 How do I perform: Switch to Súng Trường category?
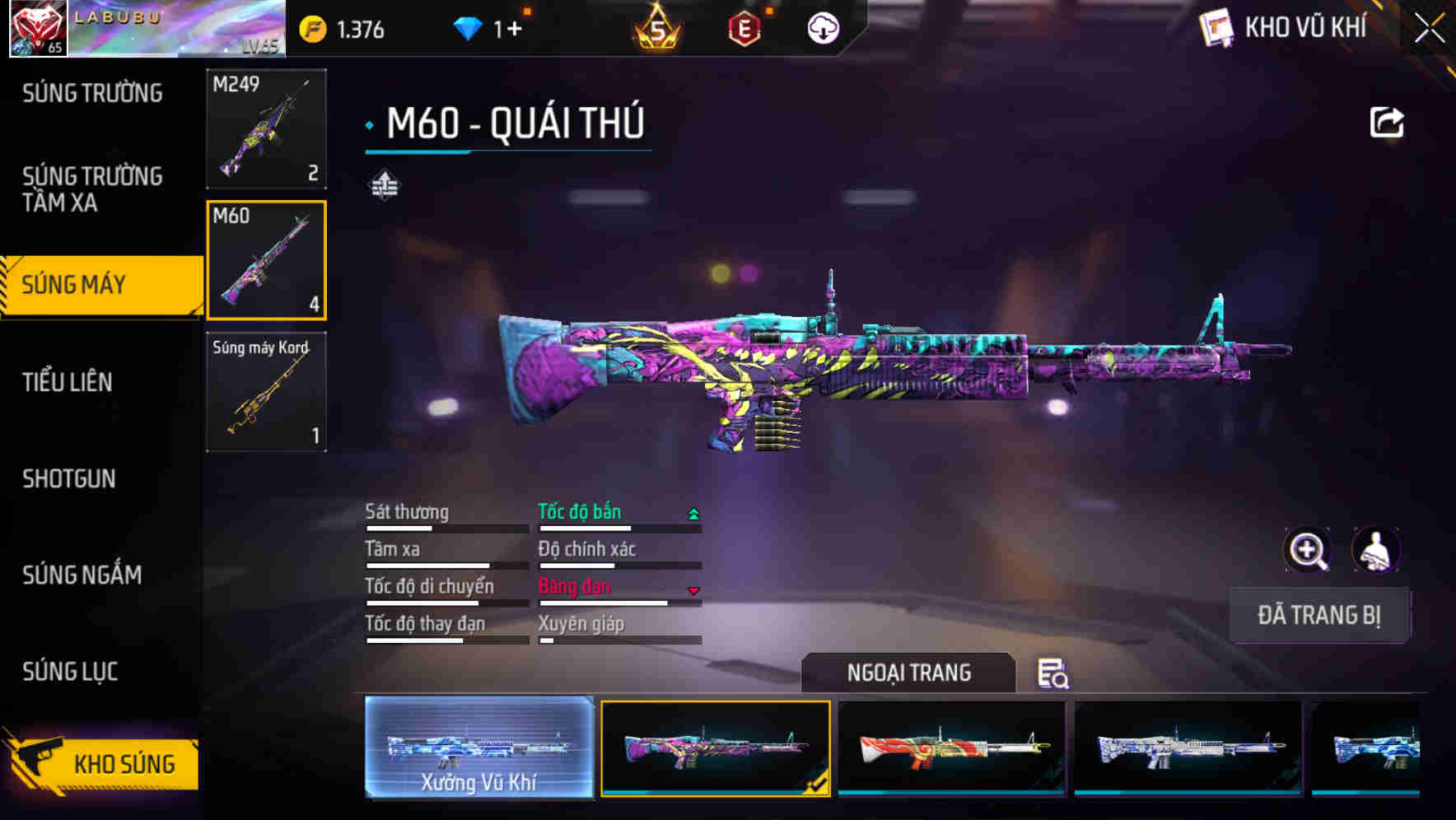coord(92,93)
